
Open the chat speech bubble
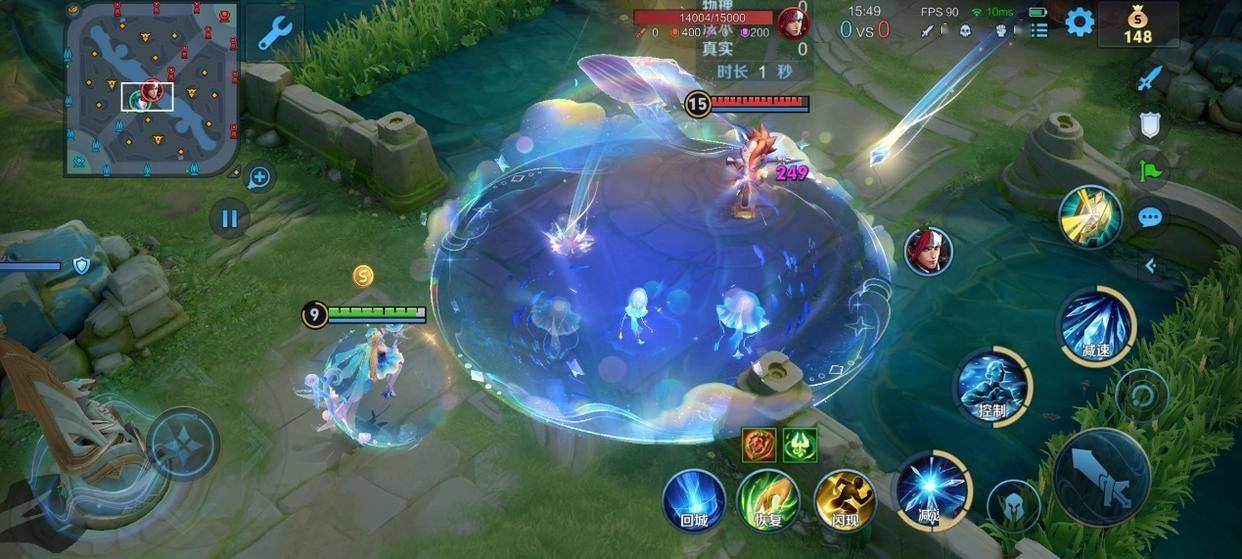pos(1150,217)
